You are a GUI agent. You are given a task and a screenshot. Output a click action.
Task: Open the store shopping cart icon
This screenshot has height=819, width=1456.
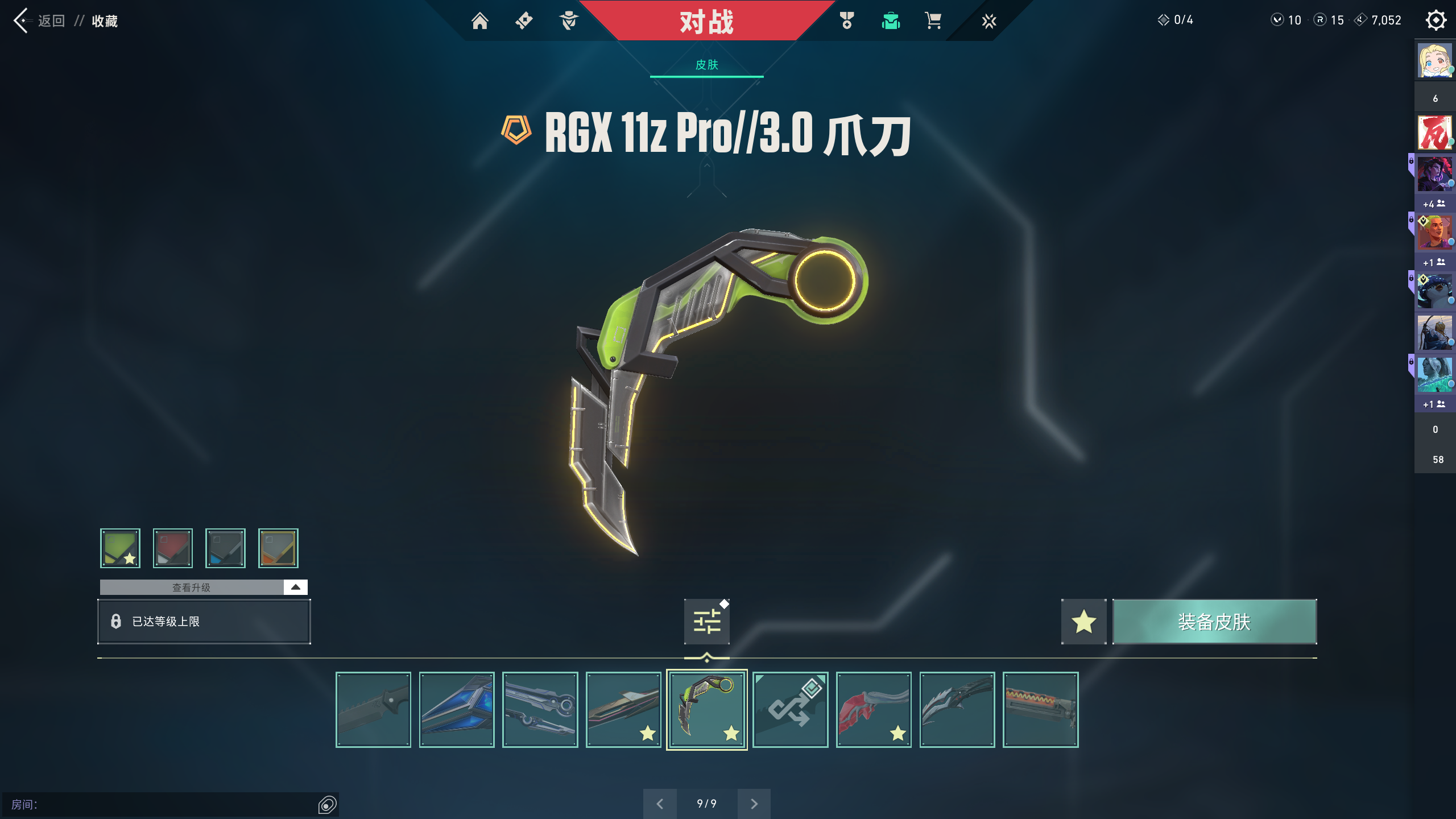pos(933,21)
